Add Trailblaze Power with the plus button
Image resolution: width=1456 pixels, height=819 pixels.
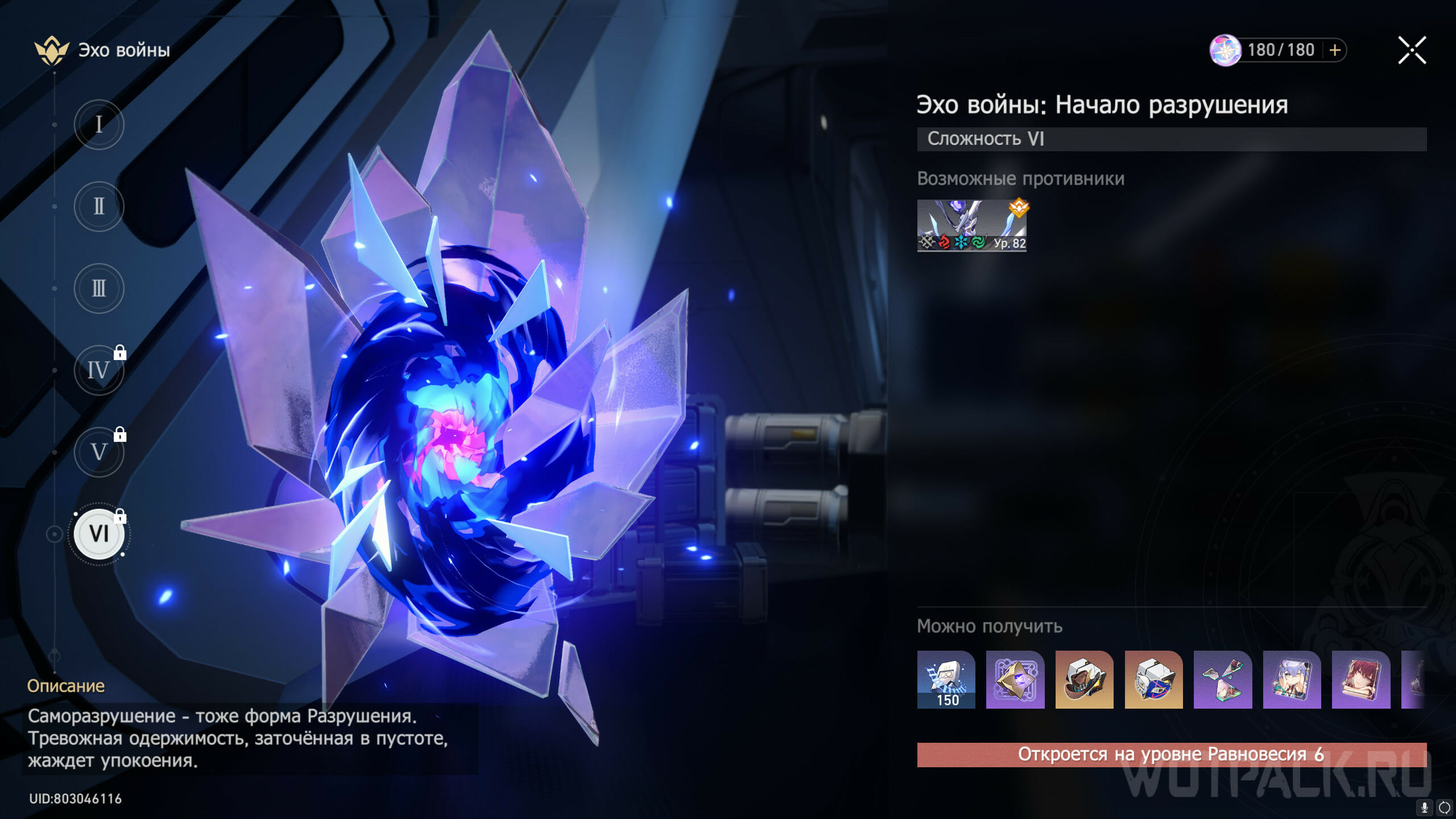point(1335,51)
